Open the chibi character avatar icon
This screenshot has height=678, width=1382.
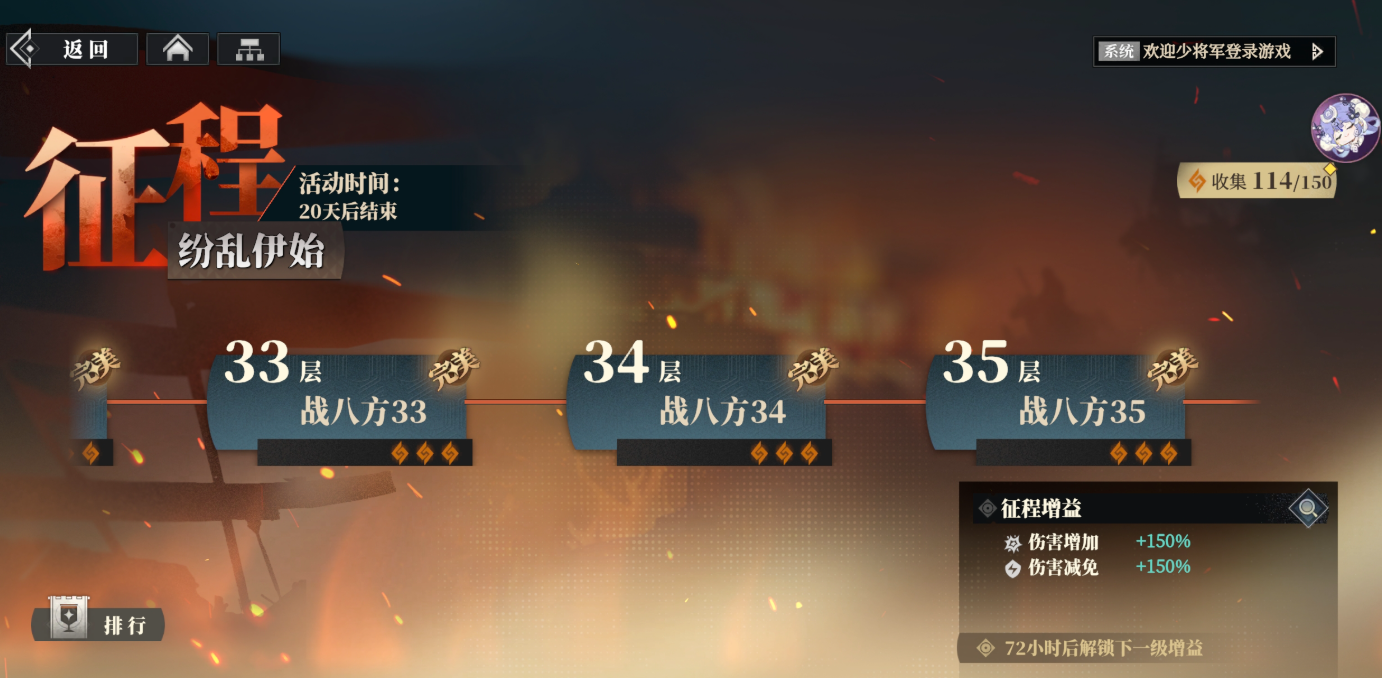1344,128
